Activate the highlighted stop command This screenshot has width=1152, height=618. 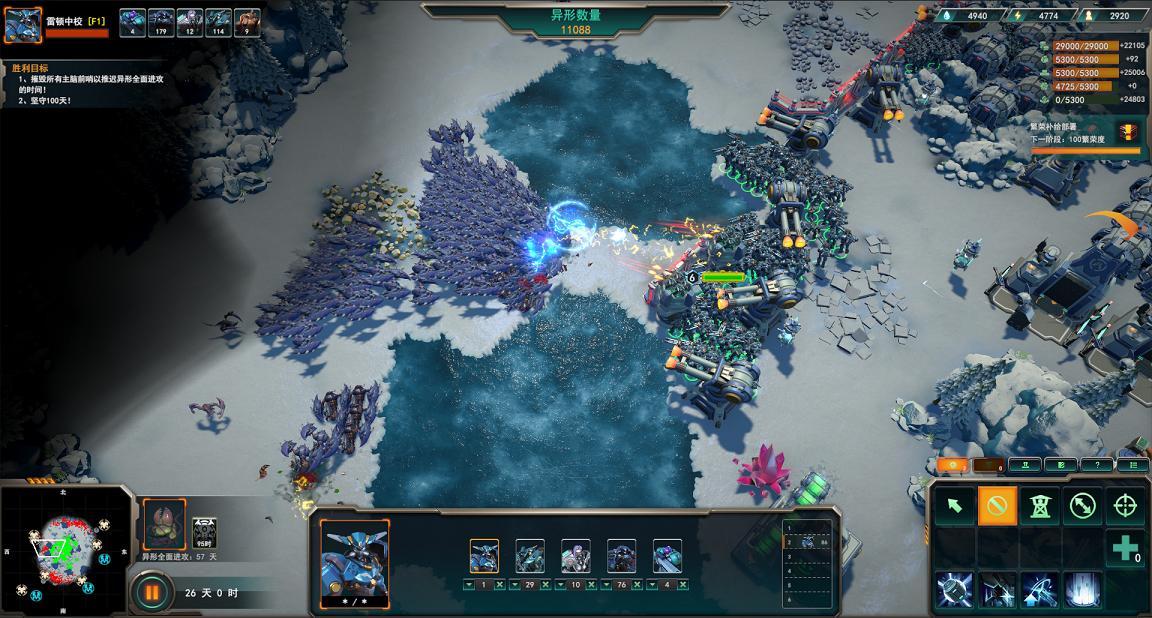pos(997,506)
